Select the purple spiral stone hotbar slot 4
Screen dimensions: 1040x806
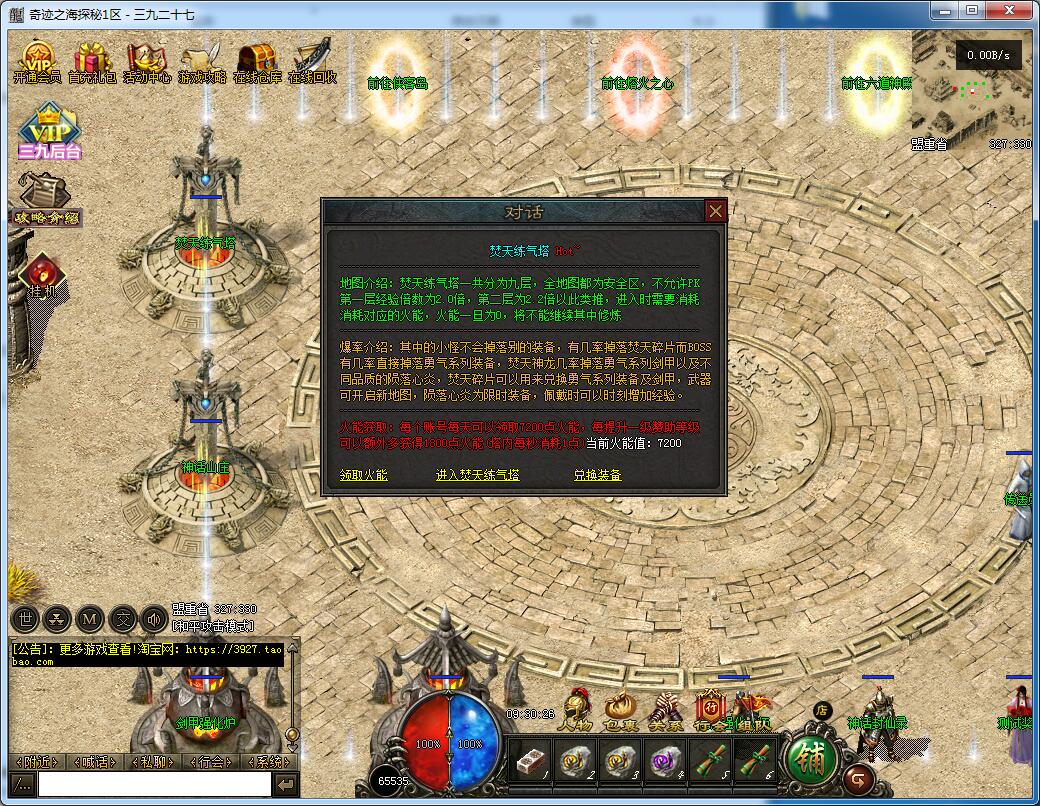[x=664, y=762]
